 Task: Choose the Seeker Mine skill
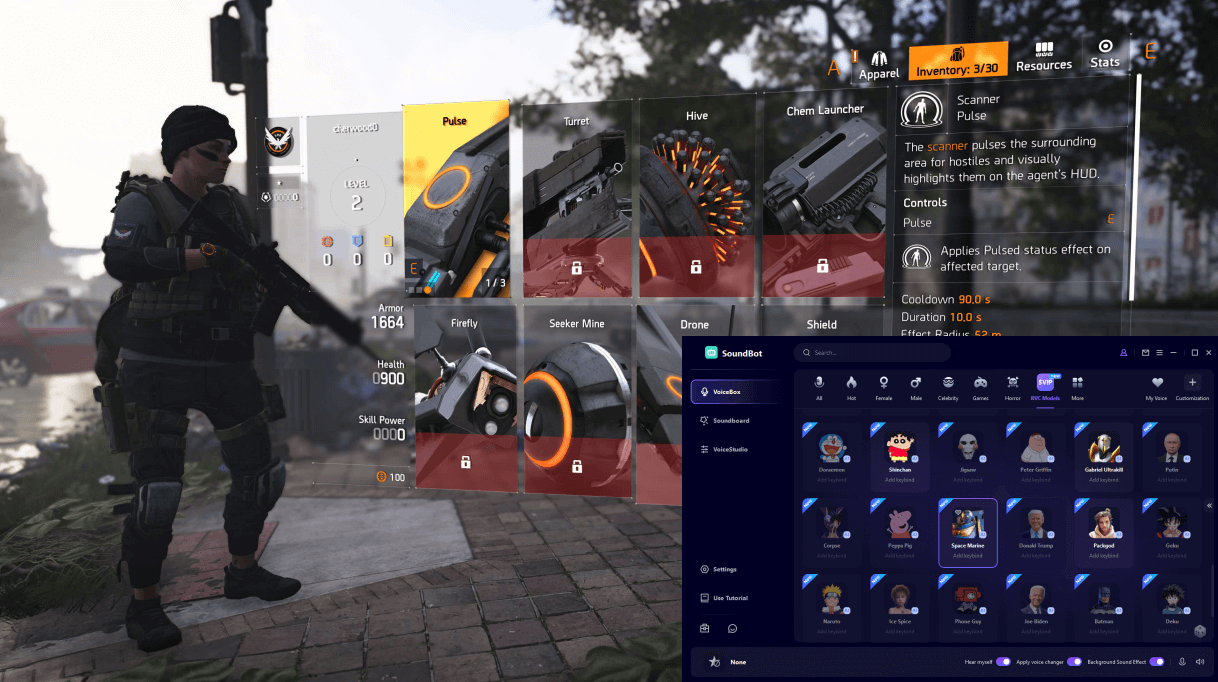577,400
